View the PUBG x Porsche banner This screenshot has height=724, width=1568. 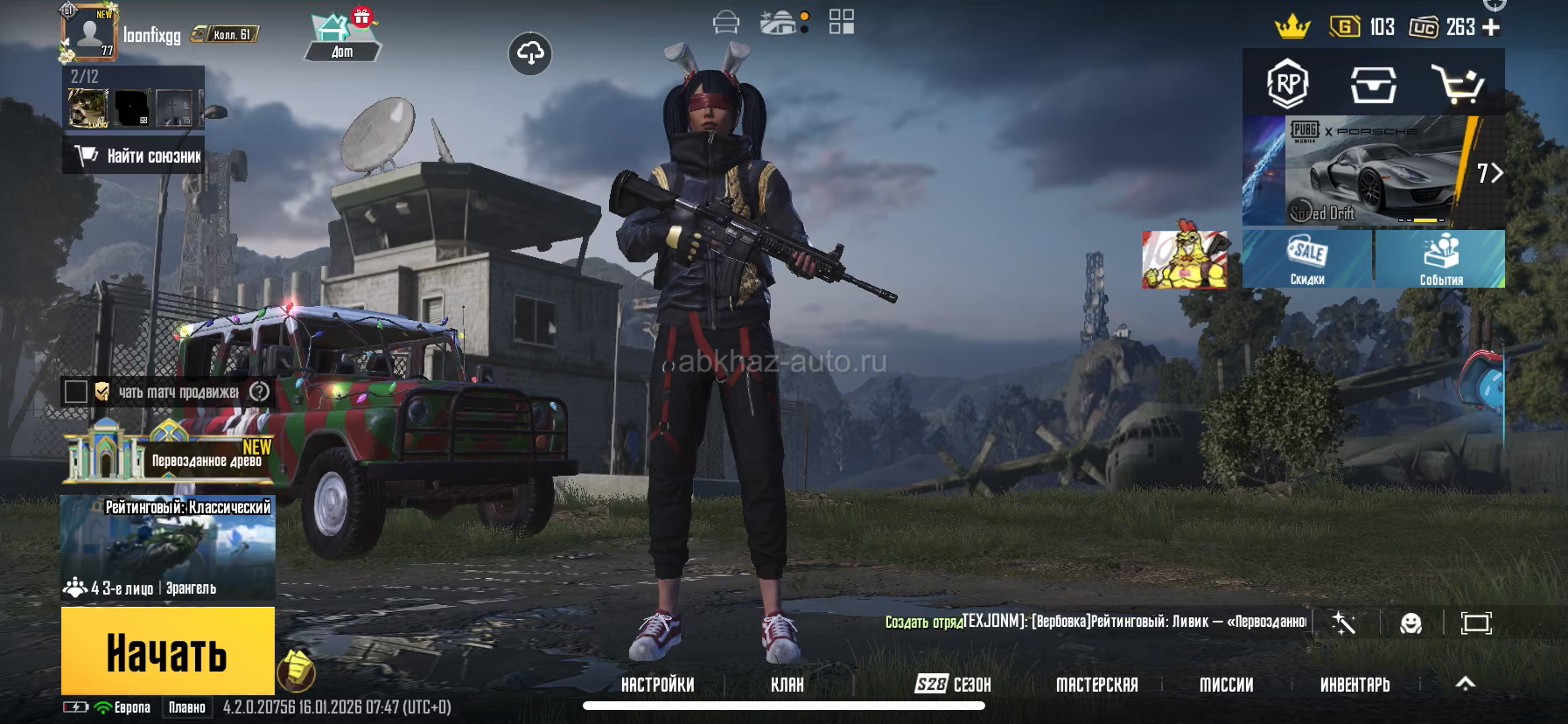pos(1374,171)
